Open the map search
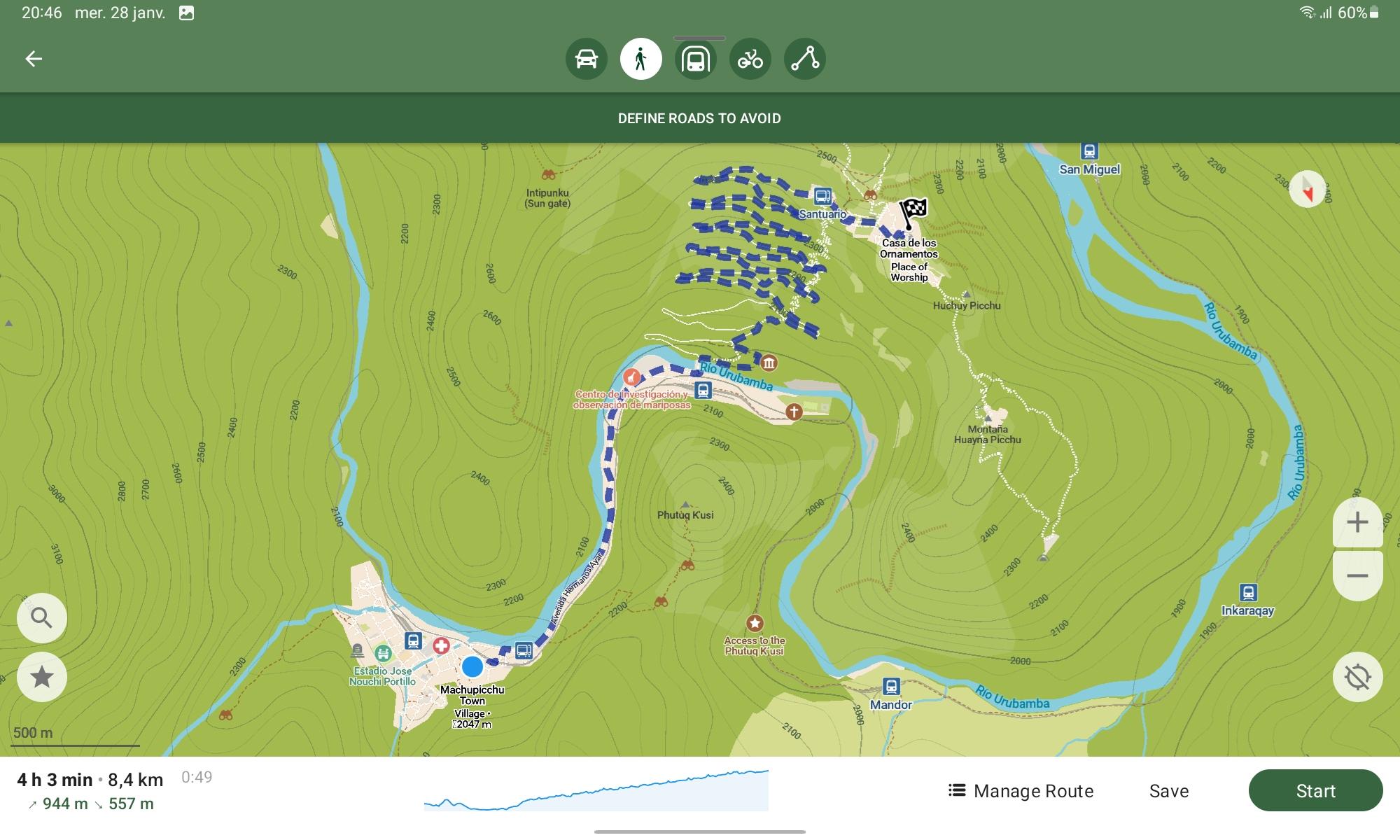Viewport: 1400px width, 840px height. pos(42,618)
